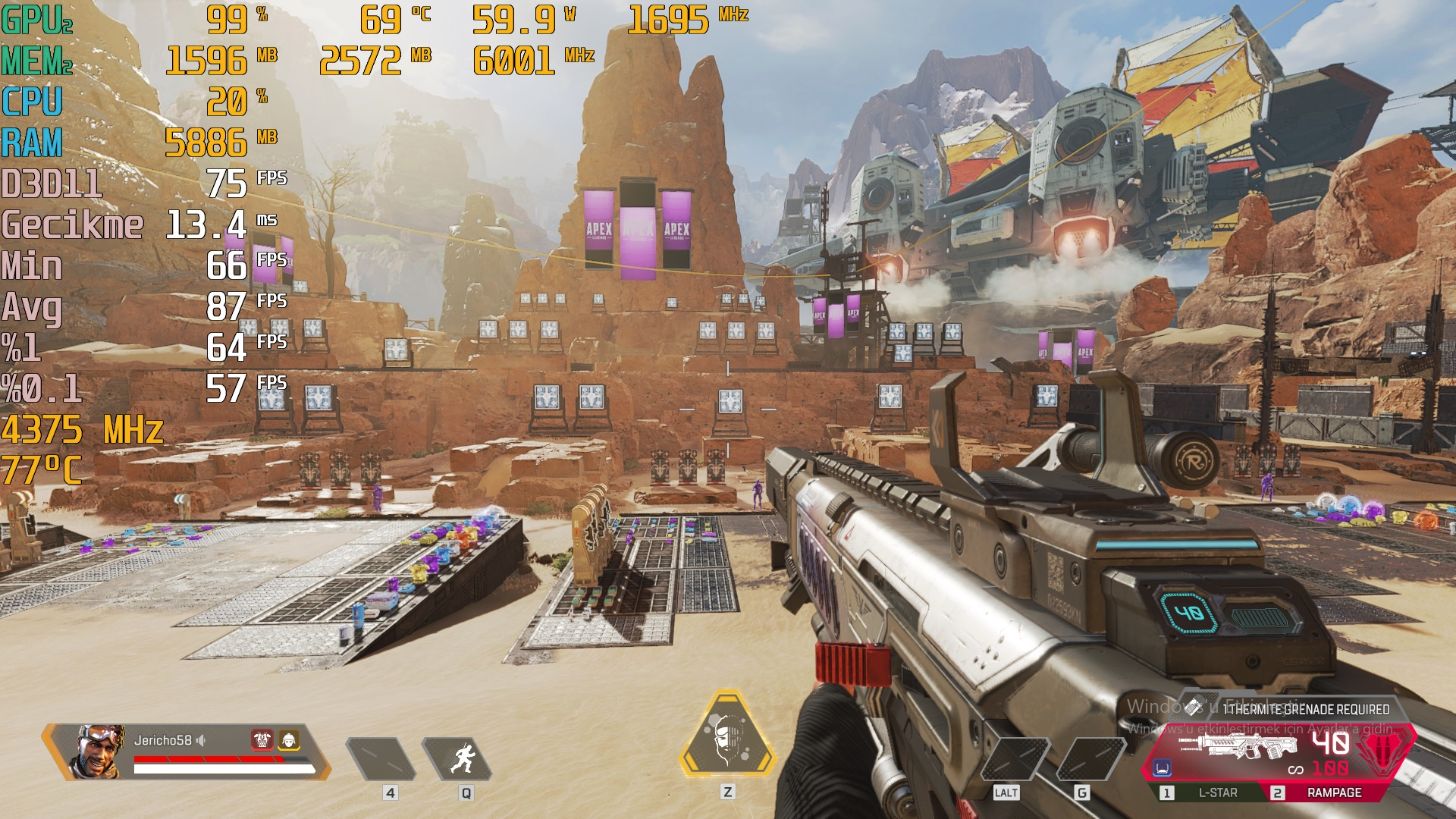Select the ordnance slot labeled G

(1090, 759)
